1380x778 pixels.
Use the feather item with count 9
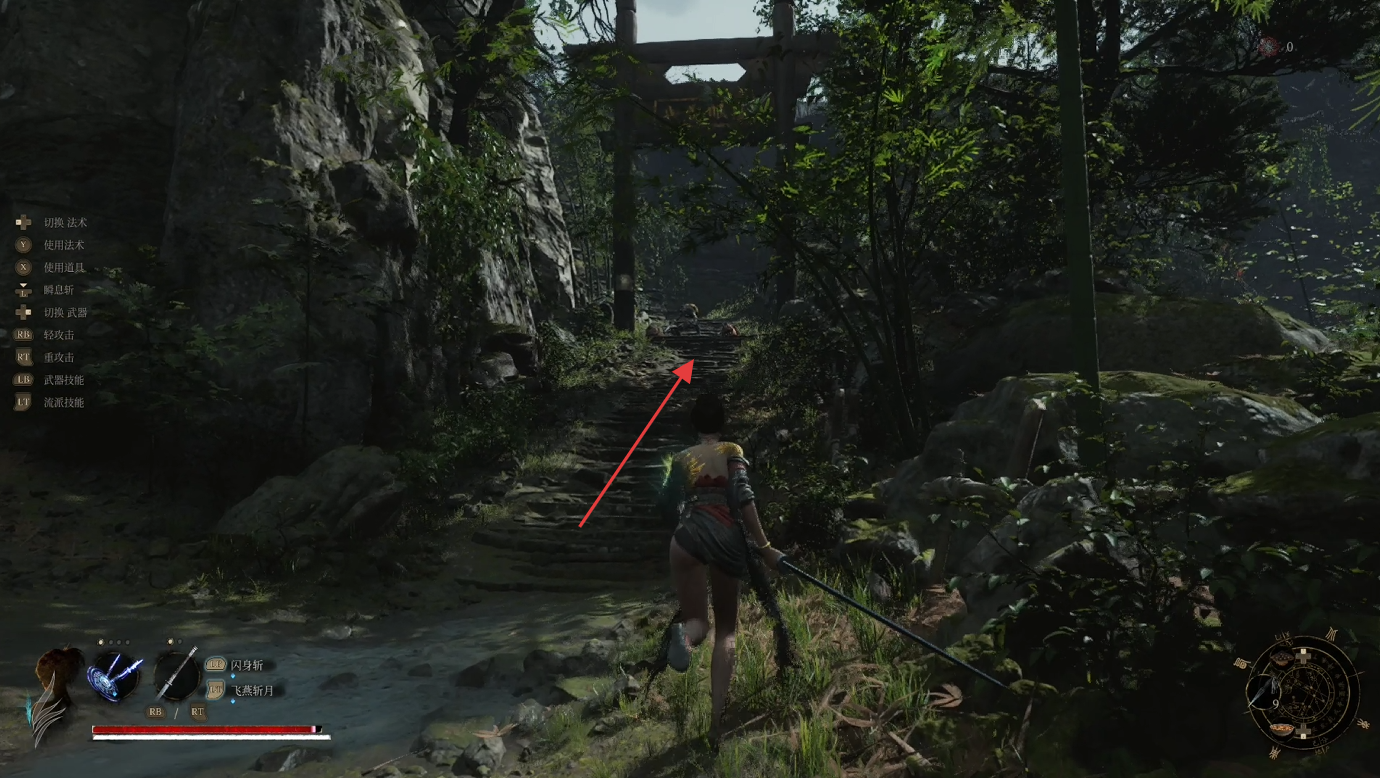1265,692
